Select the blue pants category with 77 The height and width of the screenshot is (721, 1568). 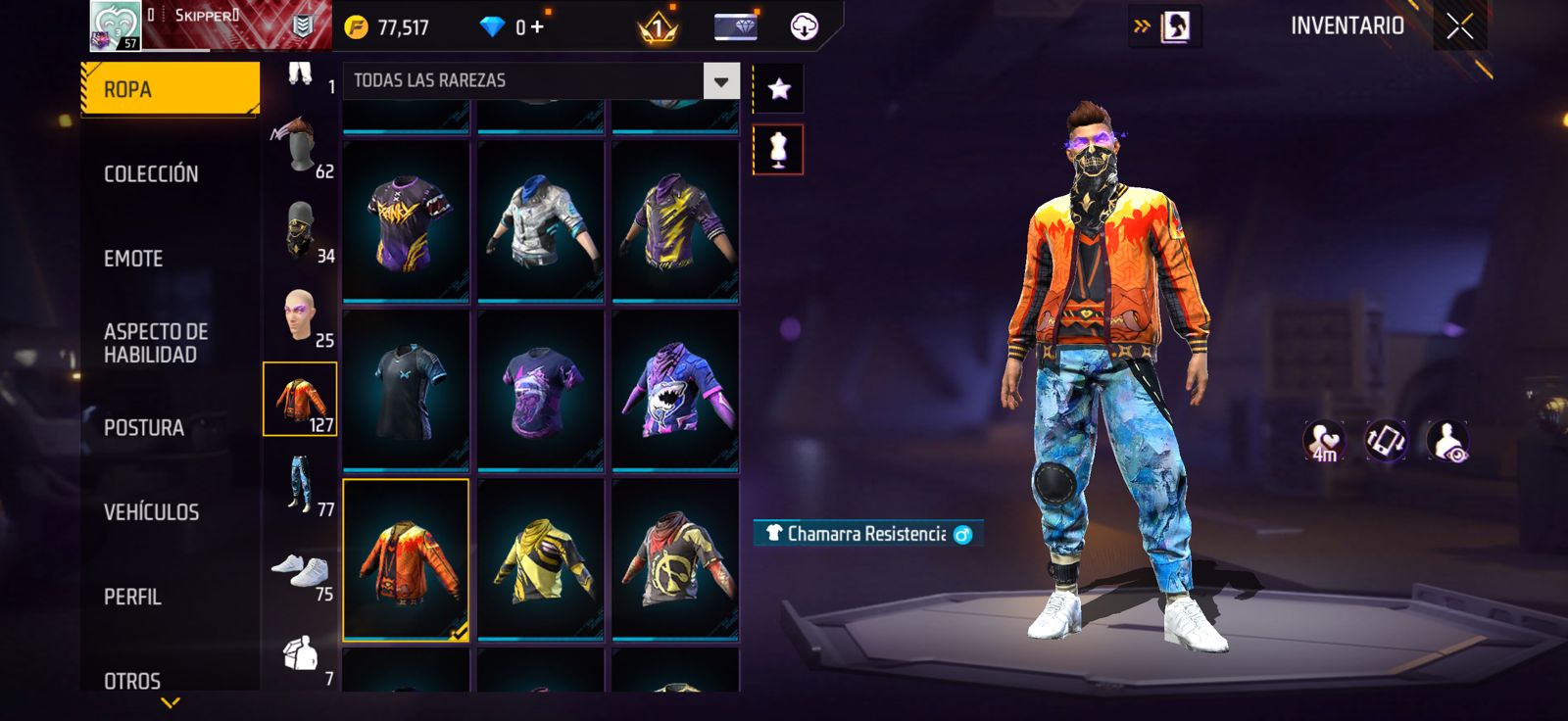pyautogui.click(x=300, y=484)
